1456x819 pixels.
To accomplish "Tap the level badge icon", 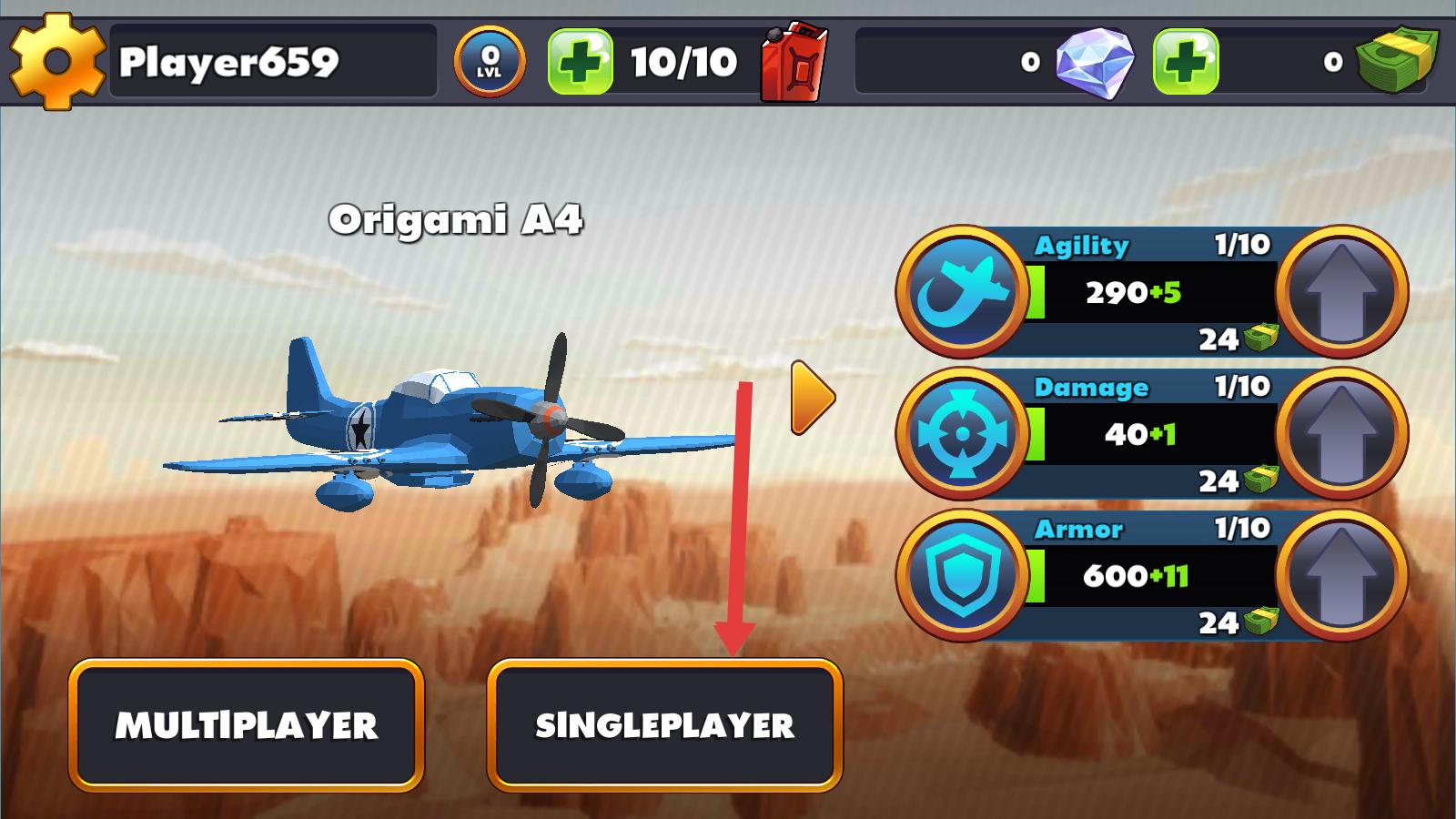I will point(490,62).
